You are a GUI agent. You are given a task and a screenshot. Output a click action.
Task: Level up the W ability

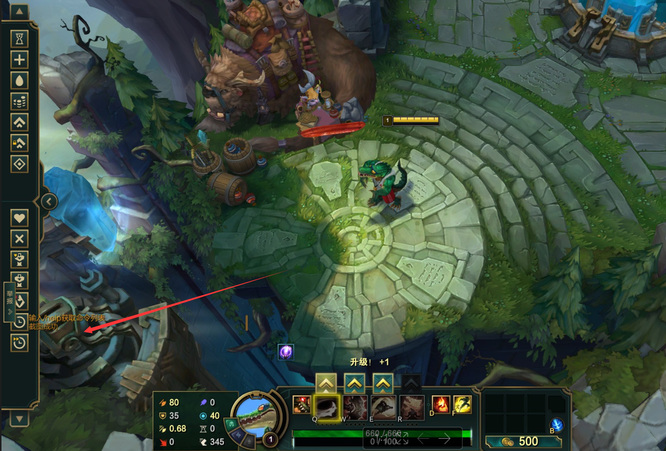point(355,382)
